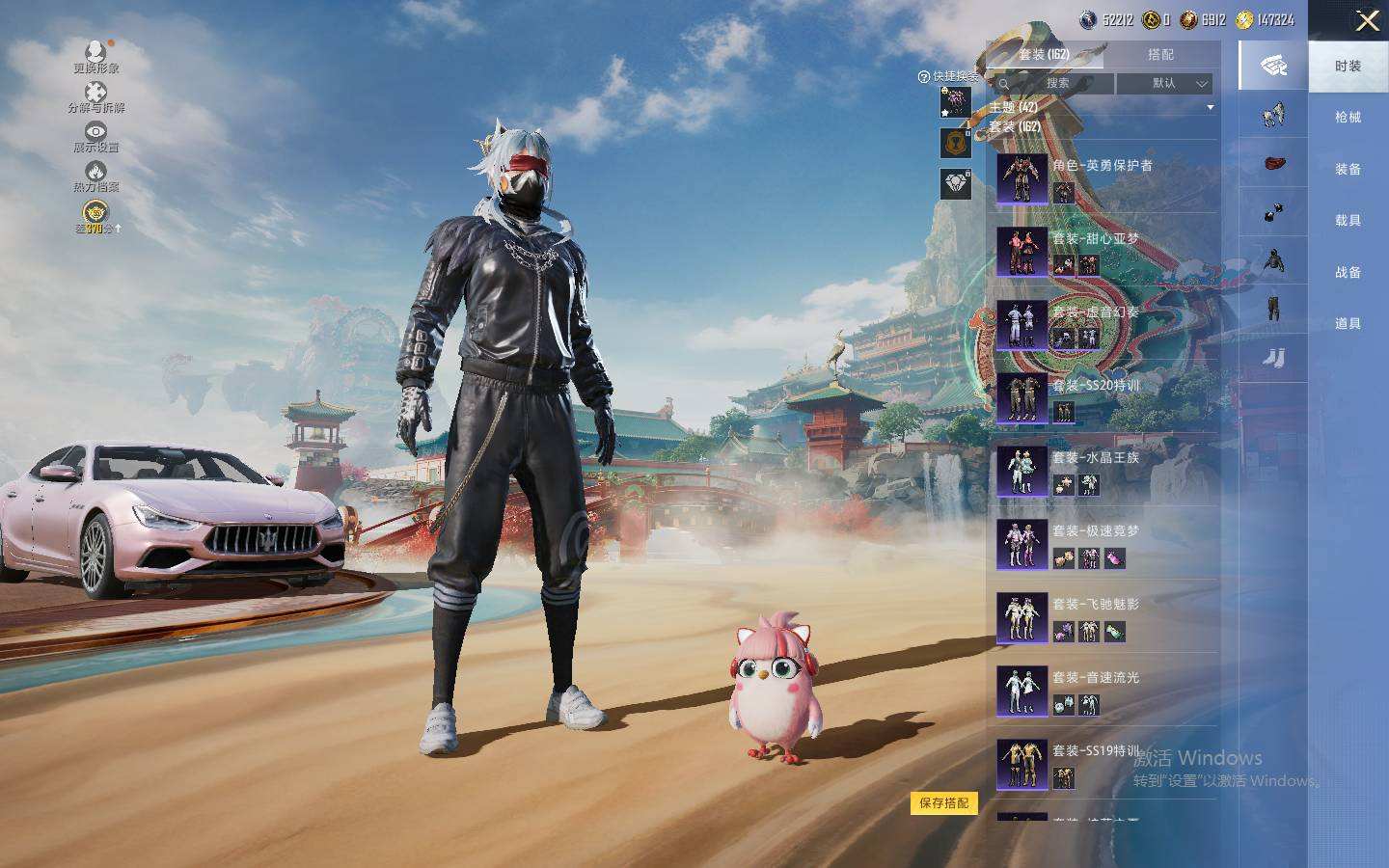The image size is (1389, 868).
Task: Switch to the 搭配 tab
Action: point(1160,55)
